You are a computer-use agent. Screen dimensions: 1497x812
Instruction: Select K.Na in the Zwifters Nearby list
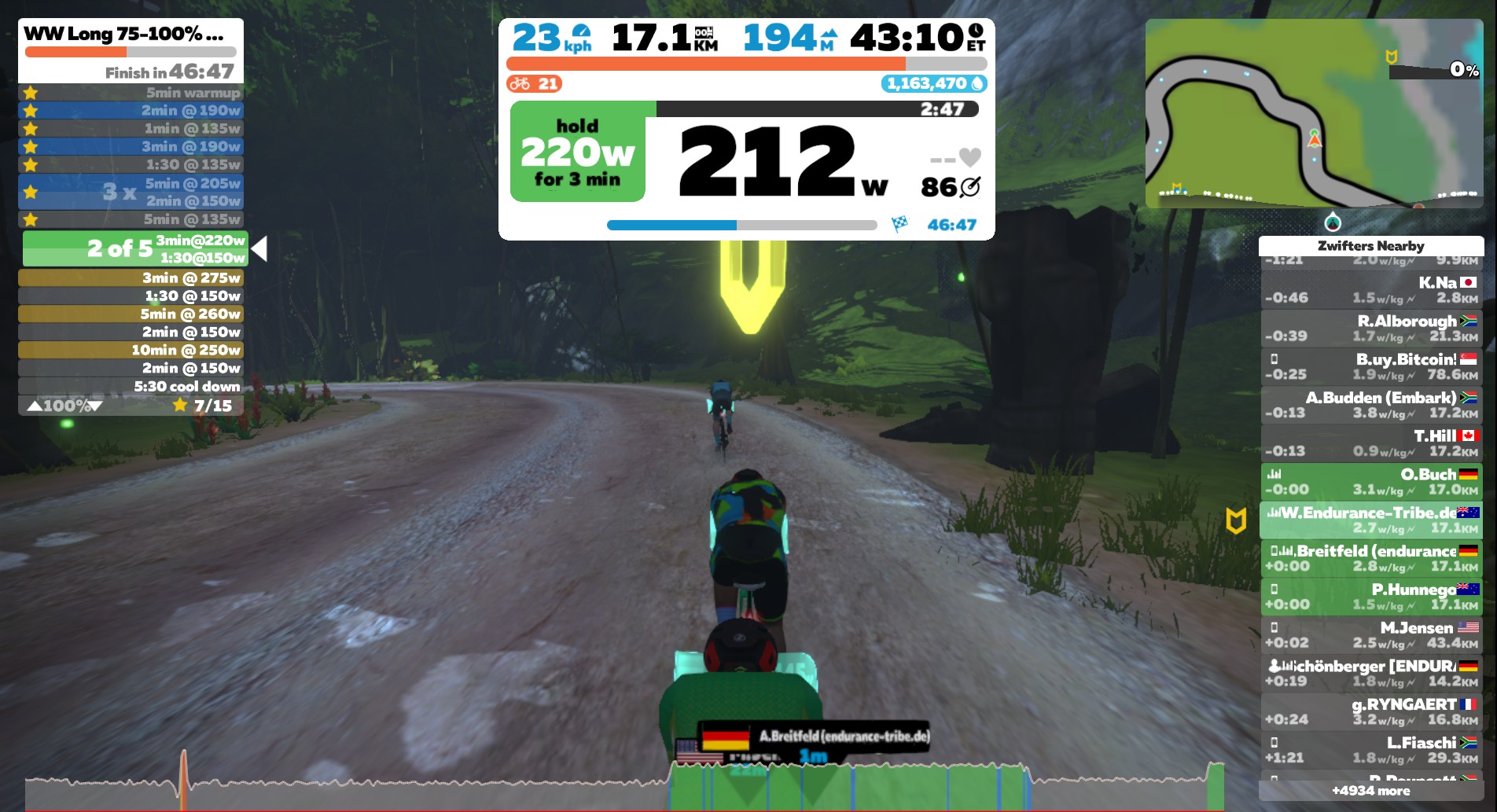click(1370, 290)
